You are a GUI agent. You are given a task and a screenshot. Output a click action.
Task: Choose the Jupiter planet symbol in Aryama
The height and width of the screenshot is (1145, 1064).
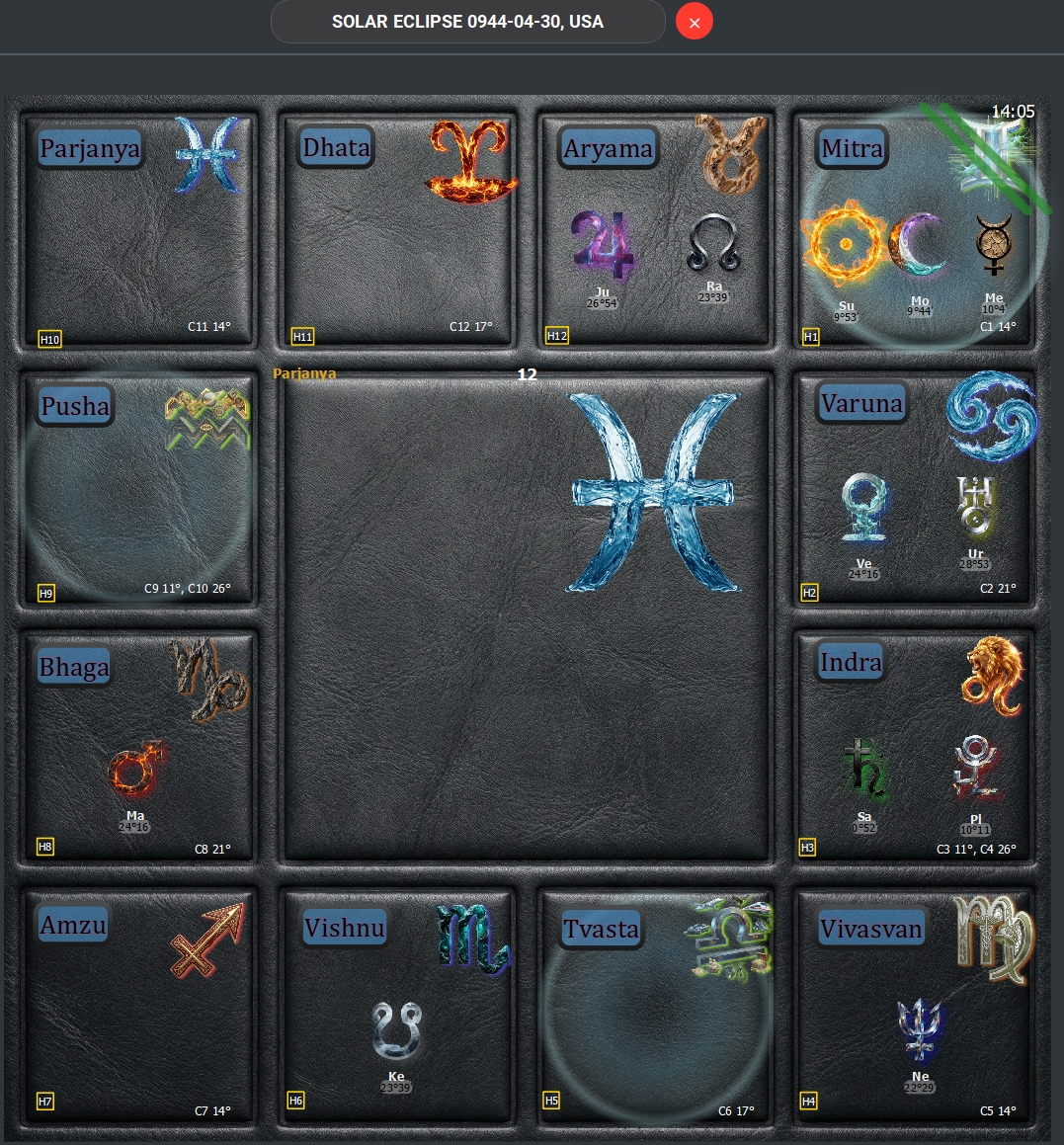(x=602, y=247)
